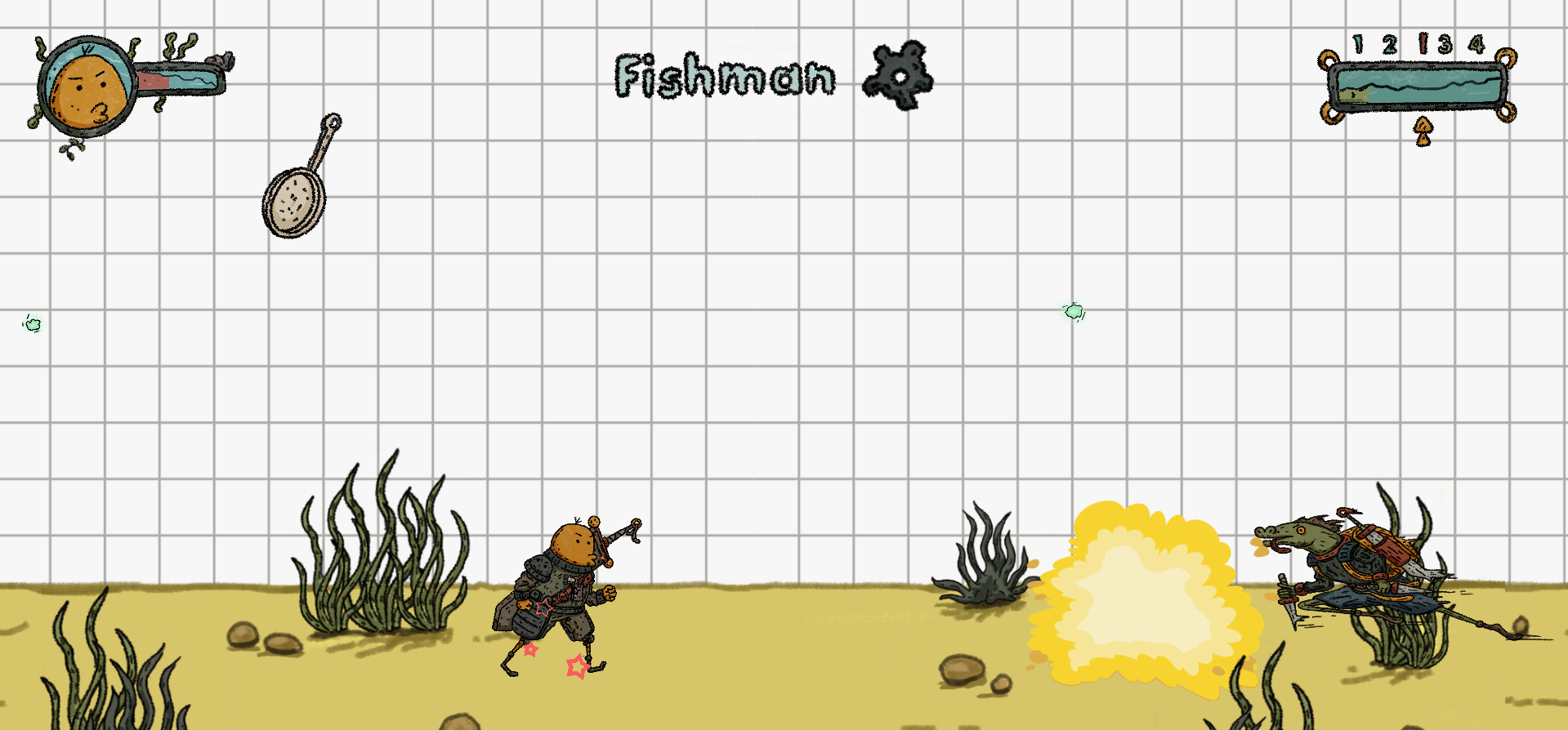Click the potato hero portrait top-left
1568x730 pixels.
point(86,86)
